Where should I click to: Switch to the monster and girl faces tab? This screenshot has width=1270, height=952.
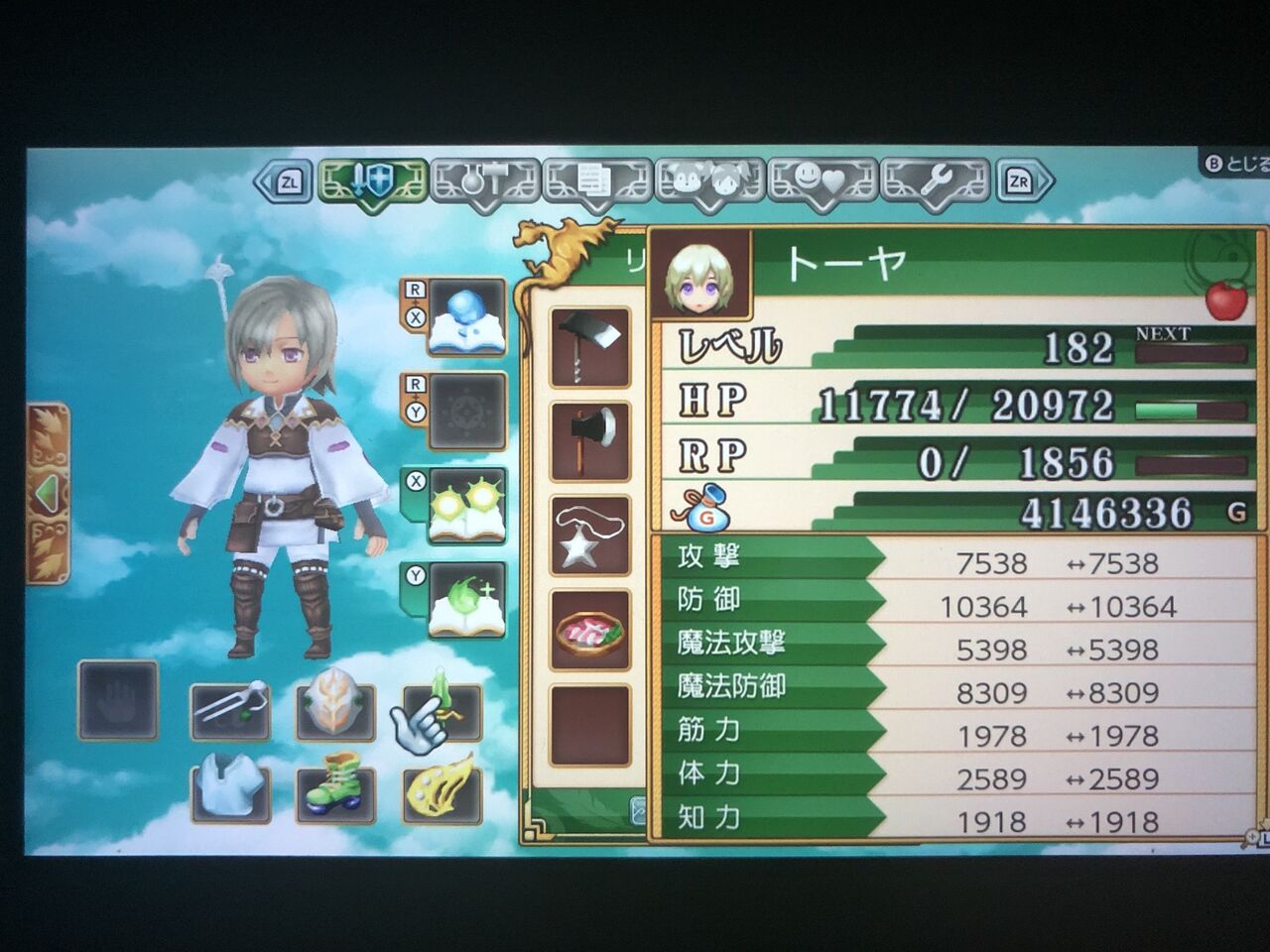pos(709,181)
